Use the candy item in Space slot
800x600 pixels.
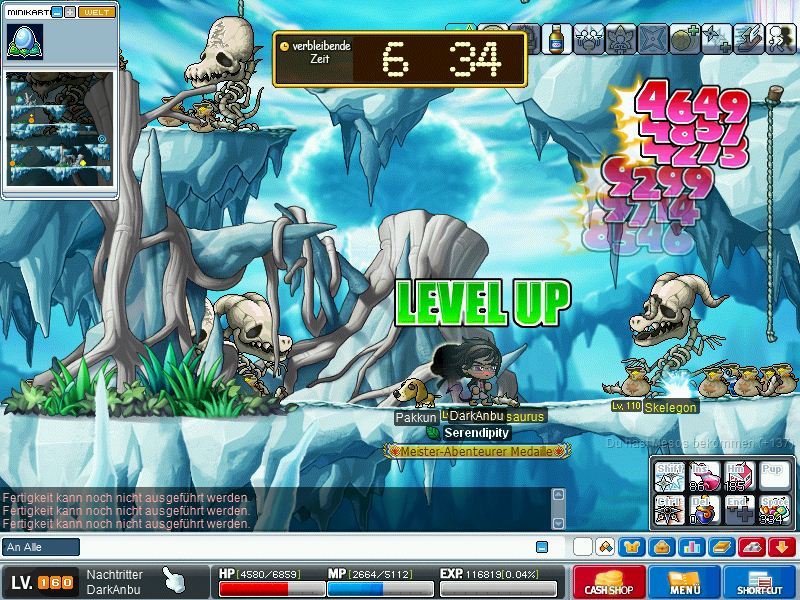pyautogui.click(x=773, y=509)
